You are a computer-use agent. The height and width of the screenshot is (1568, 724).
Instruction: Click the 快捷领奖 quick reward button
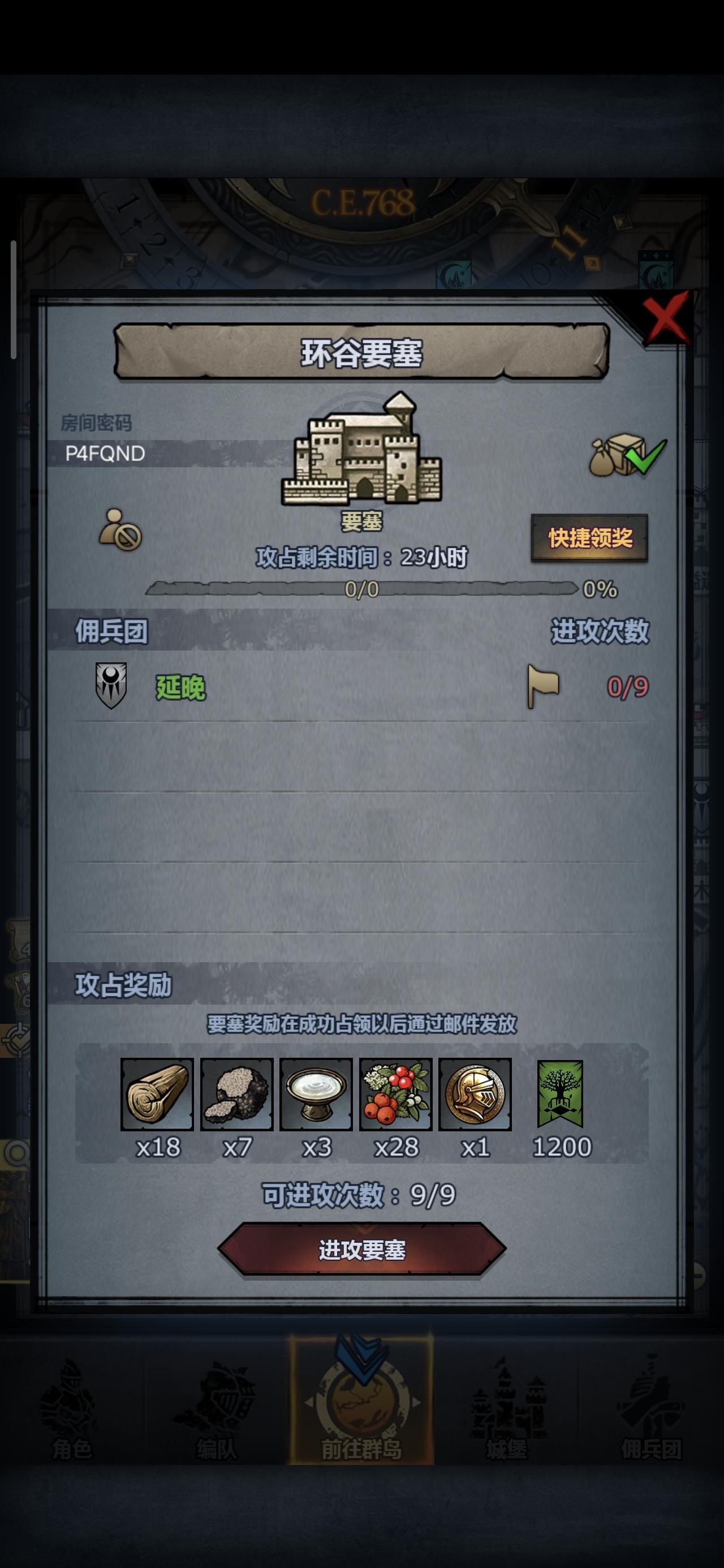coord(591,539)
